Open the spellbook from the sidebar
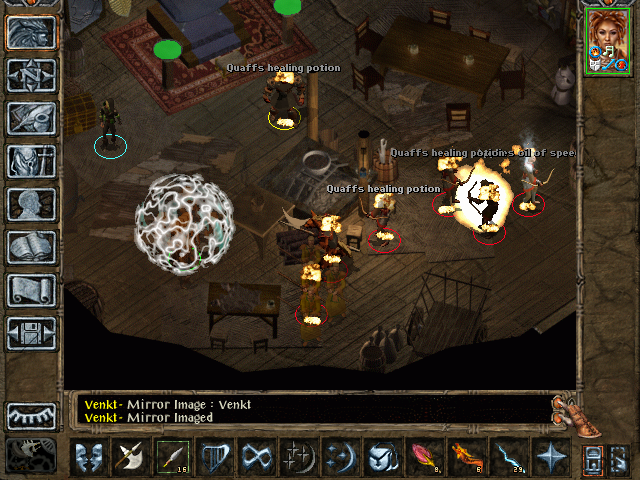 click(31, 247)
